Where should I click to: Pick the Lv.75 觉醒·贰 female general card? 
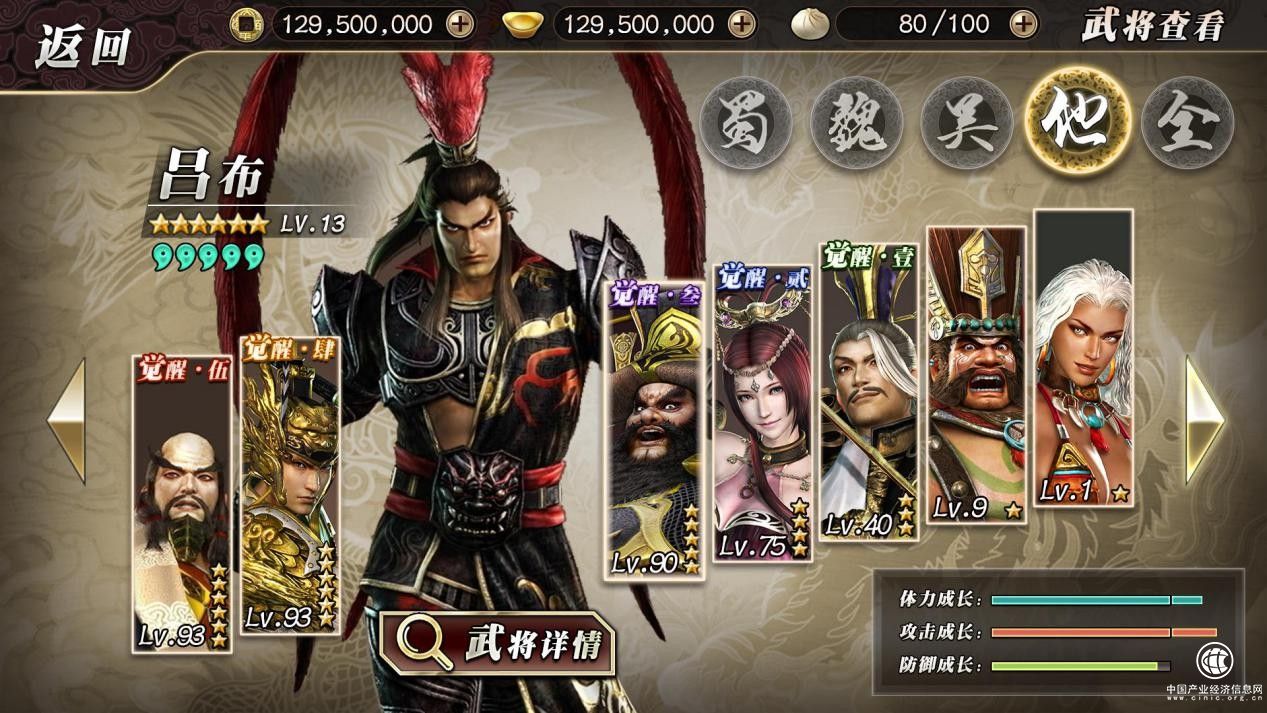763,412
